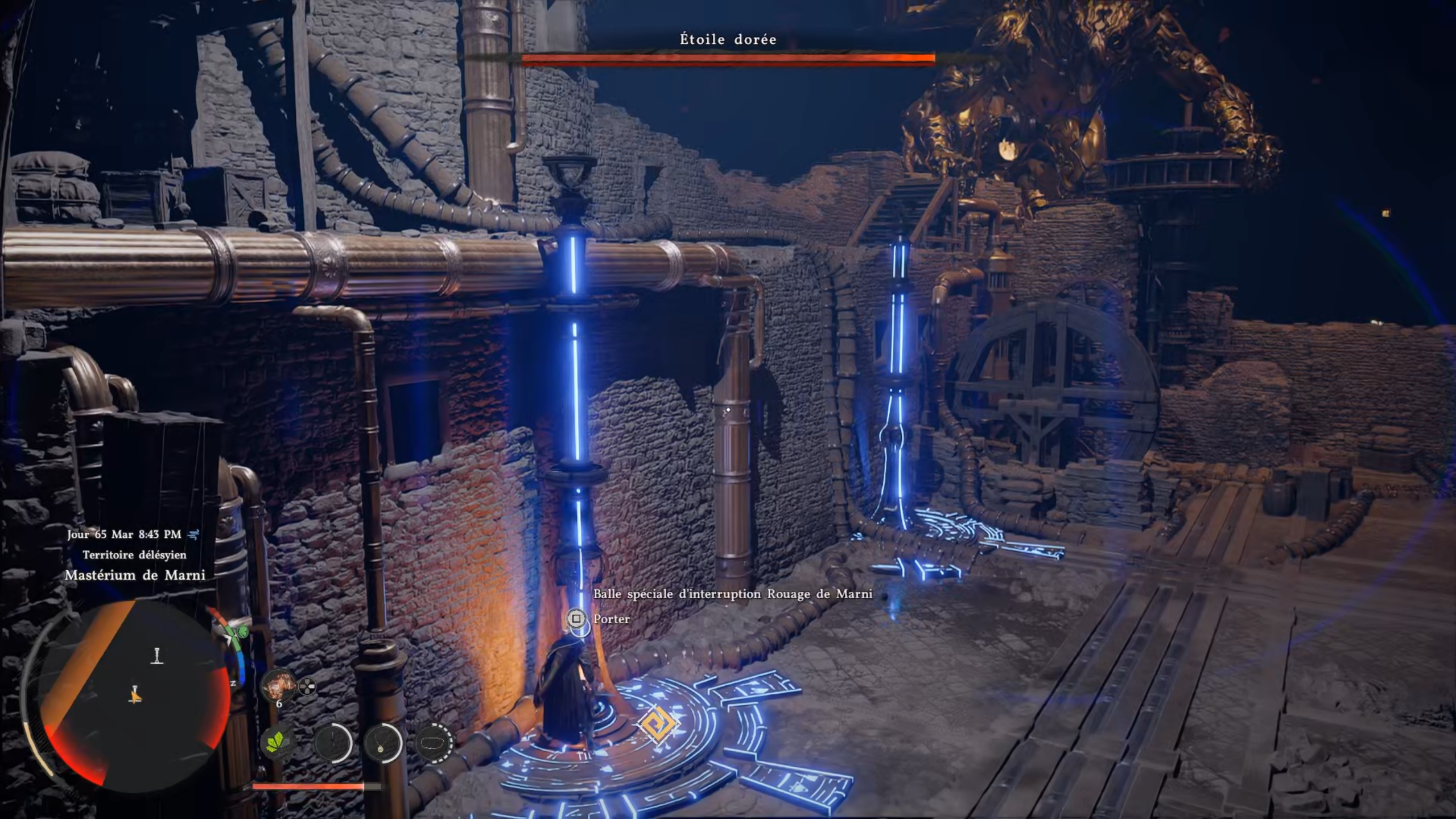Select the pillar marker on the minimap

coord(157,656)
